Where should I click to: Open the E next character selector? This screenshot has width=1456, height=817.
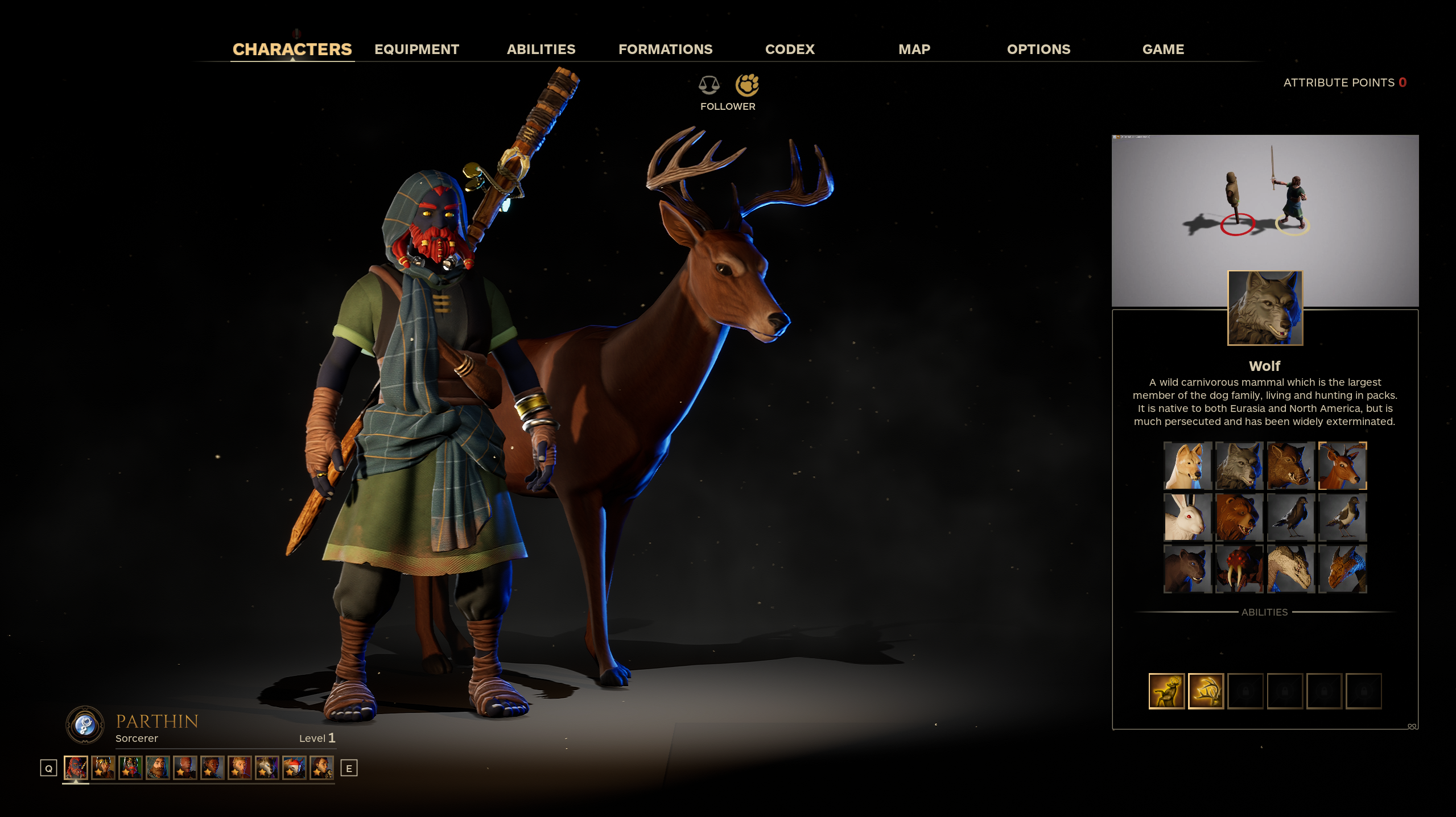(348, 767)
